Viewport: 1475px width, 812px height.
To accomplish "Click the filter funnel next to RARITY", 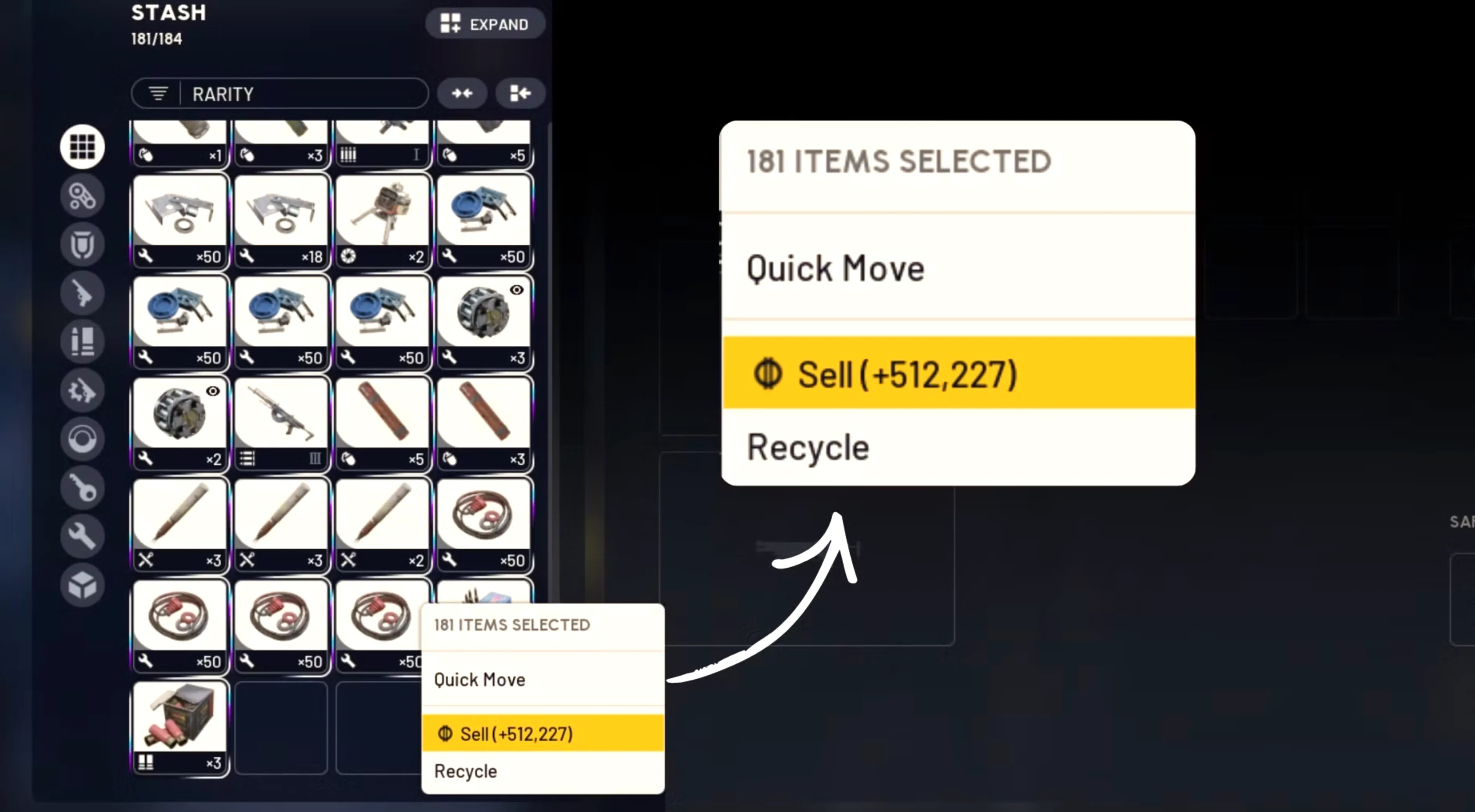I will pos(159,93).
